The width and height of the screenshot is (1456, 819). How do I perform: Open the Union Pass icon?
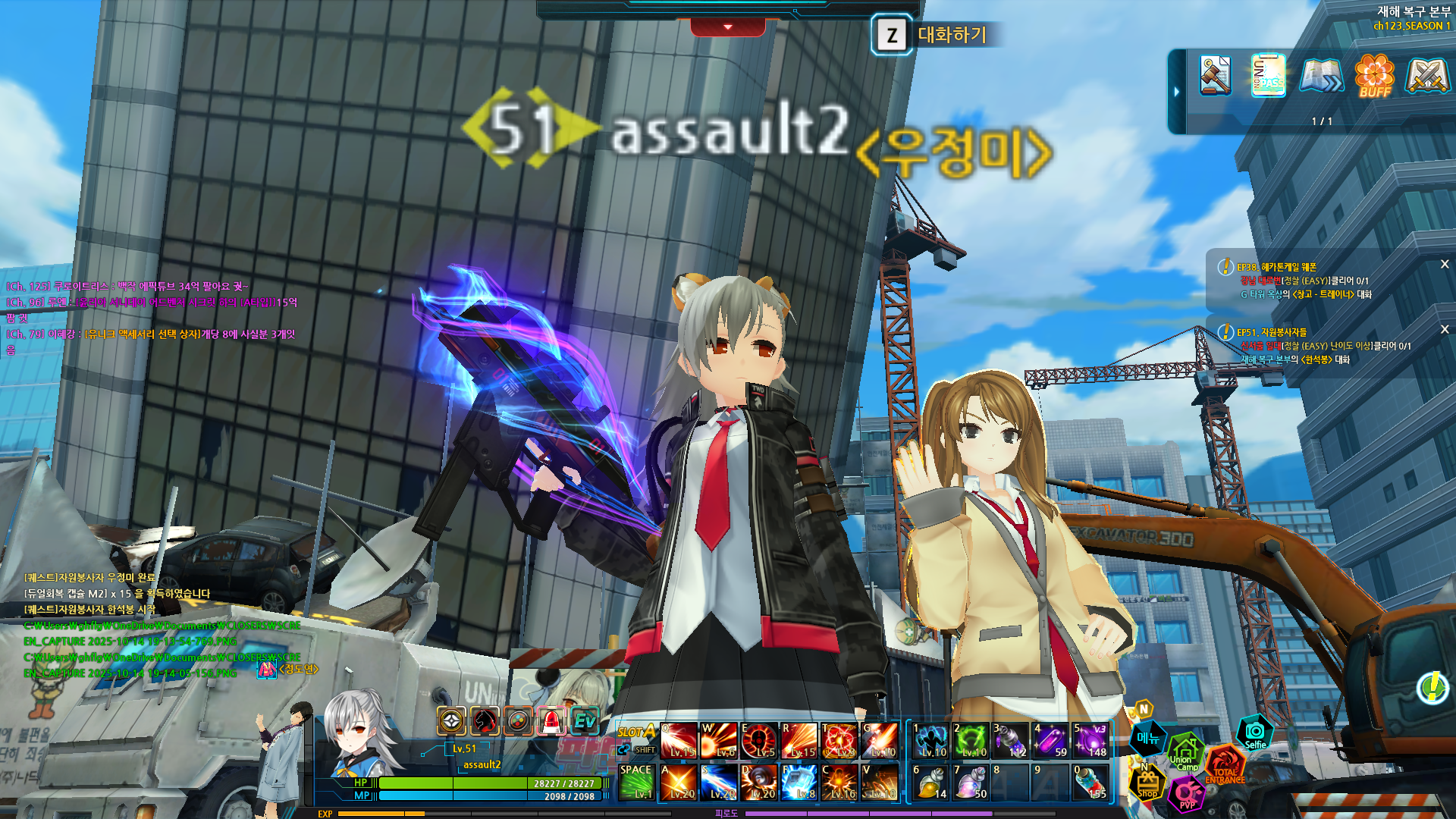click(1268, 75)
